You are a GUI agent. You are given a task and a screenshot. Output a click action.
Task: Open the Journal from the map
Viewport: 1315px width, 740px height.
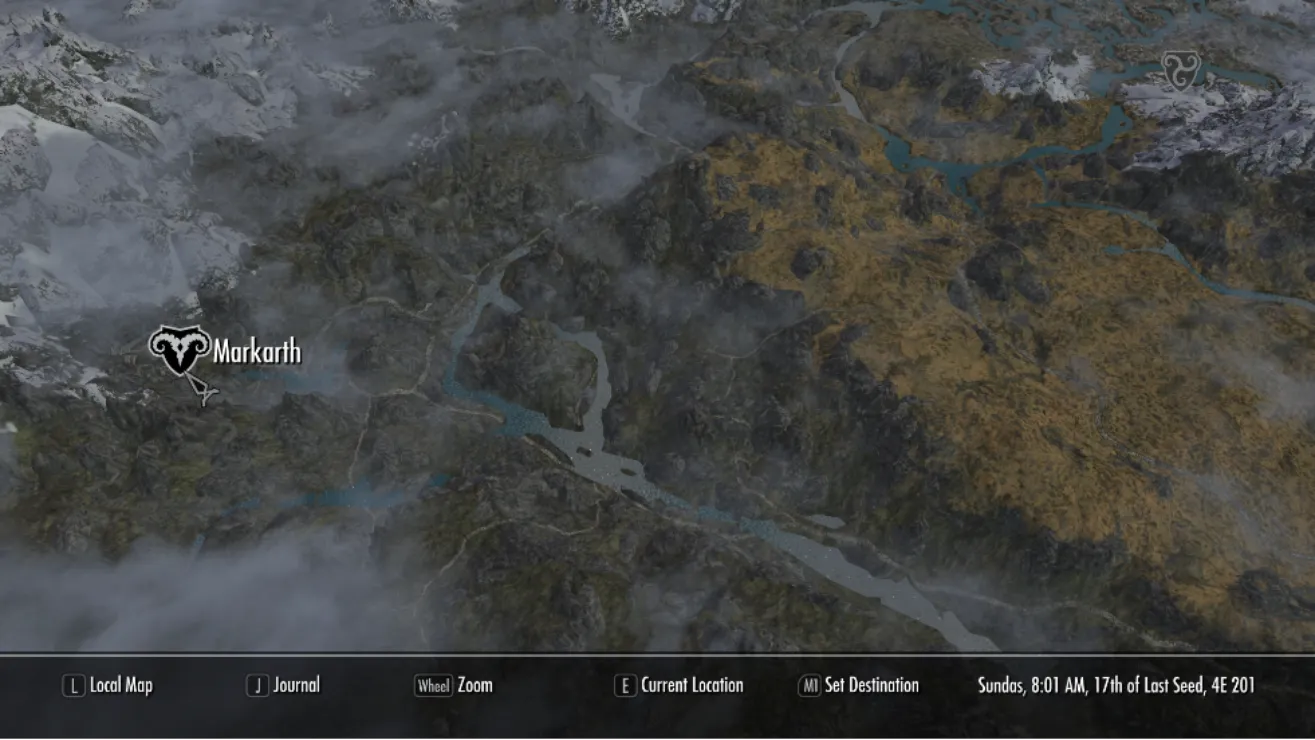tap(284, 685)
